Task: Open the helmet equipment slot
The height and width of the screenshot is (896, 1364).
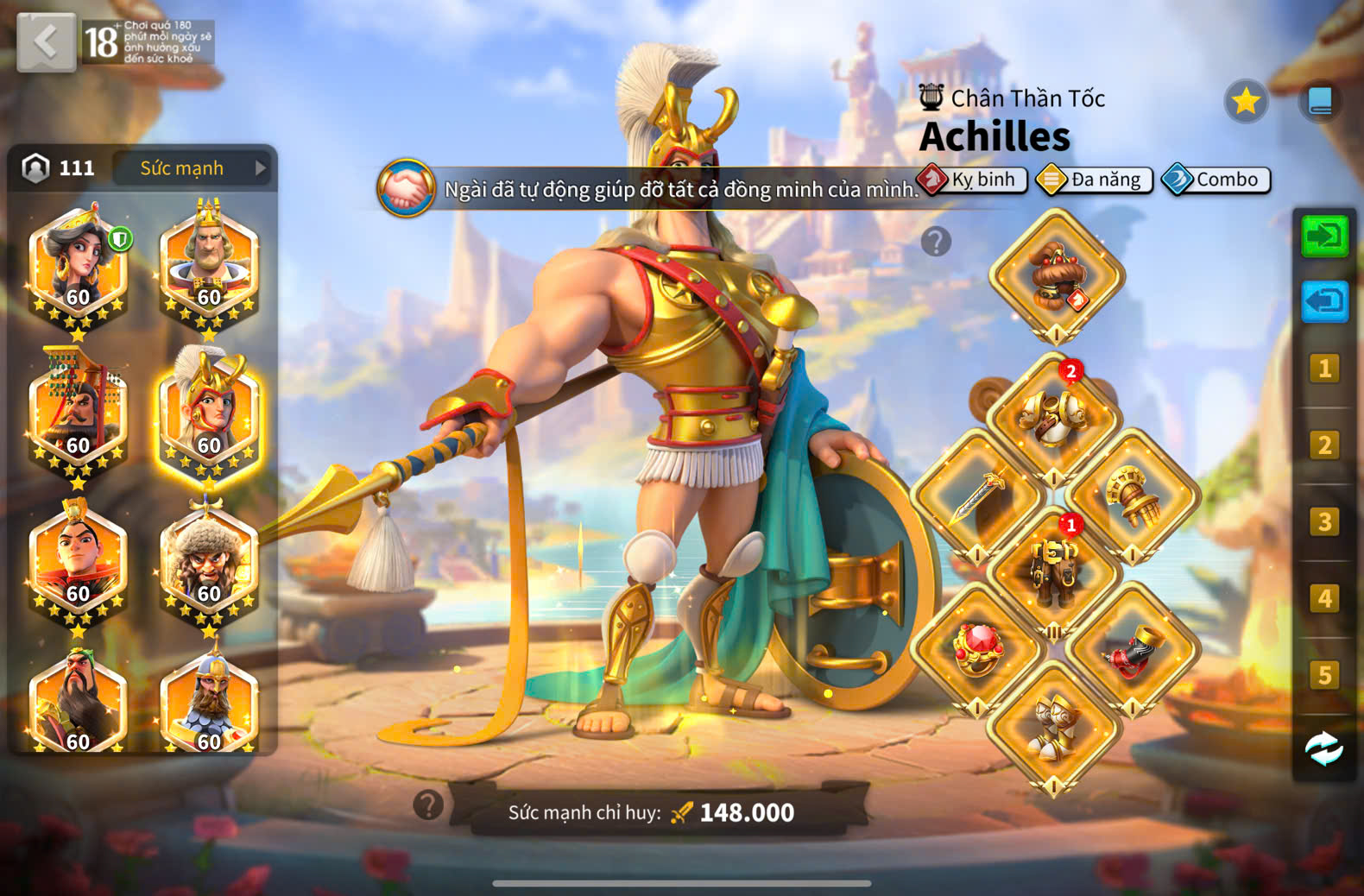Action: coord(1056,276)
